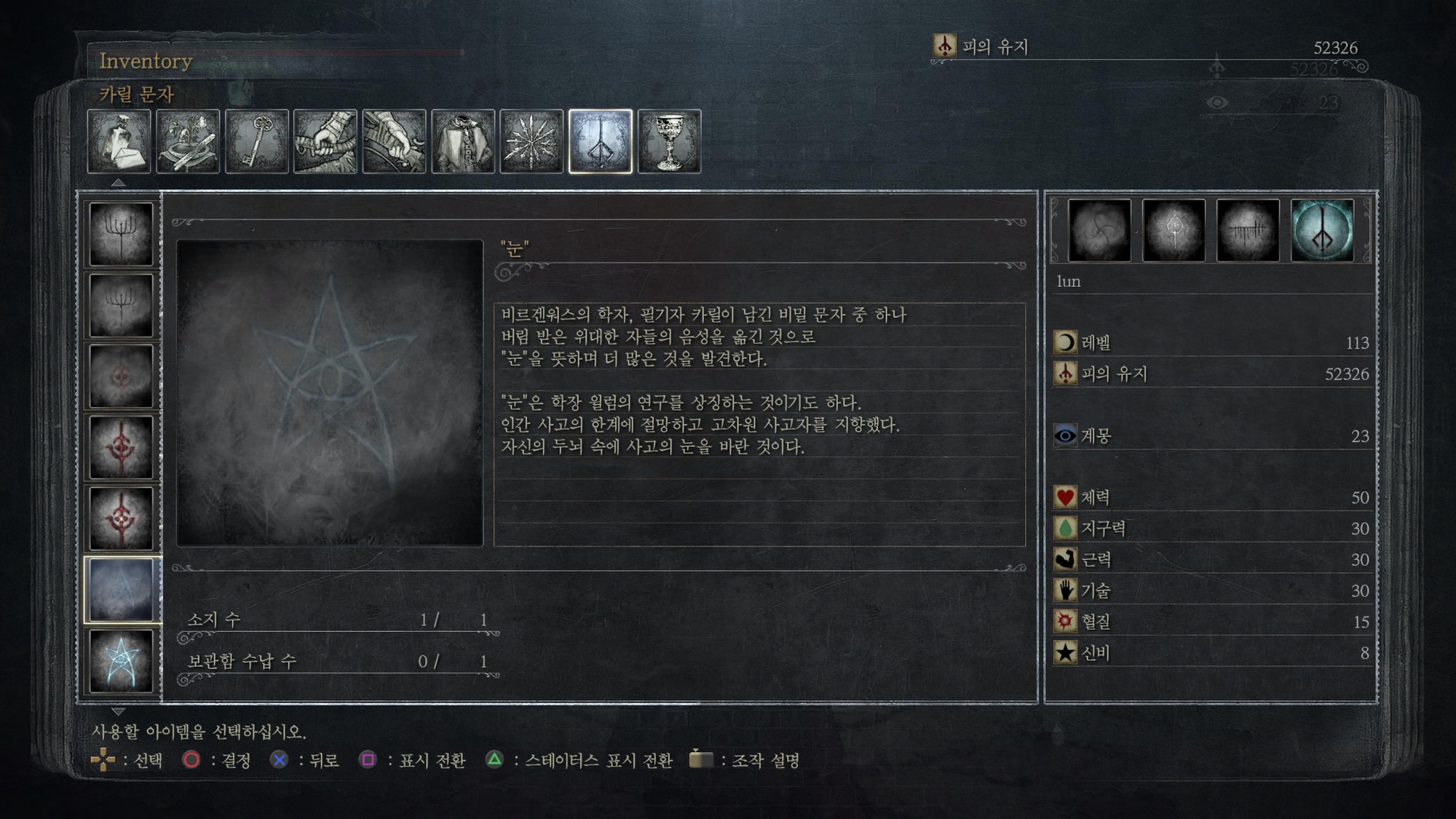
Task: Switch to the materials tab with wilted flowers
Action: point(188,142)
